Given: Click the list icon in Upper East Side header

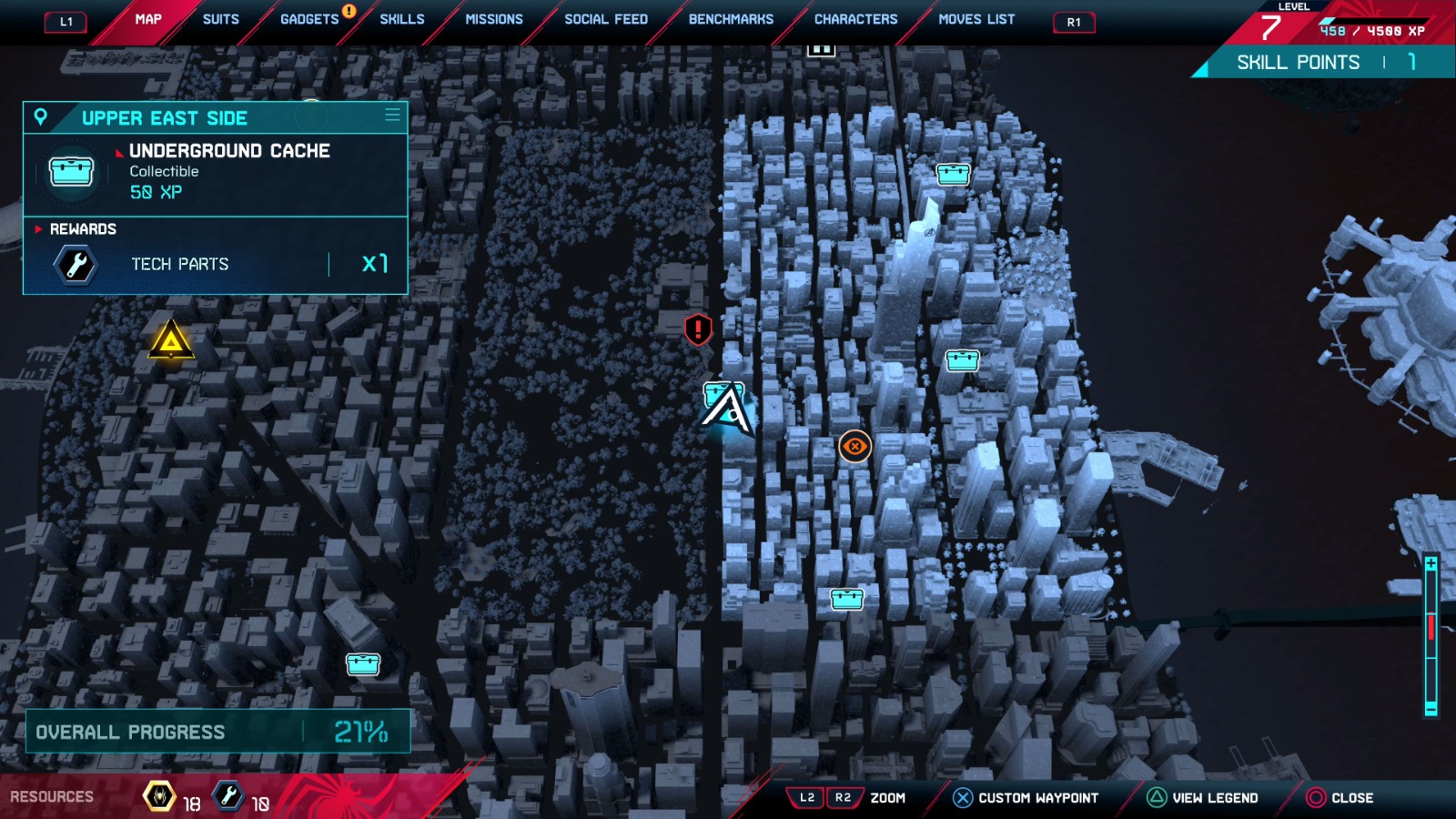Looking at the screenshot, I should 392,116.
